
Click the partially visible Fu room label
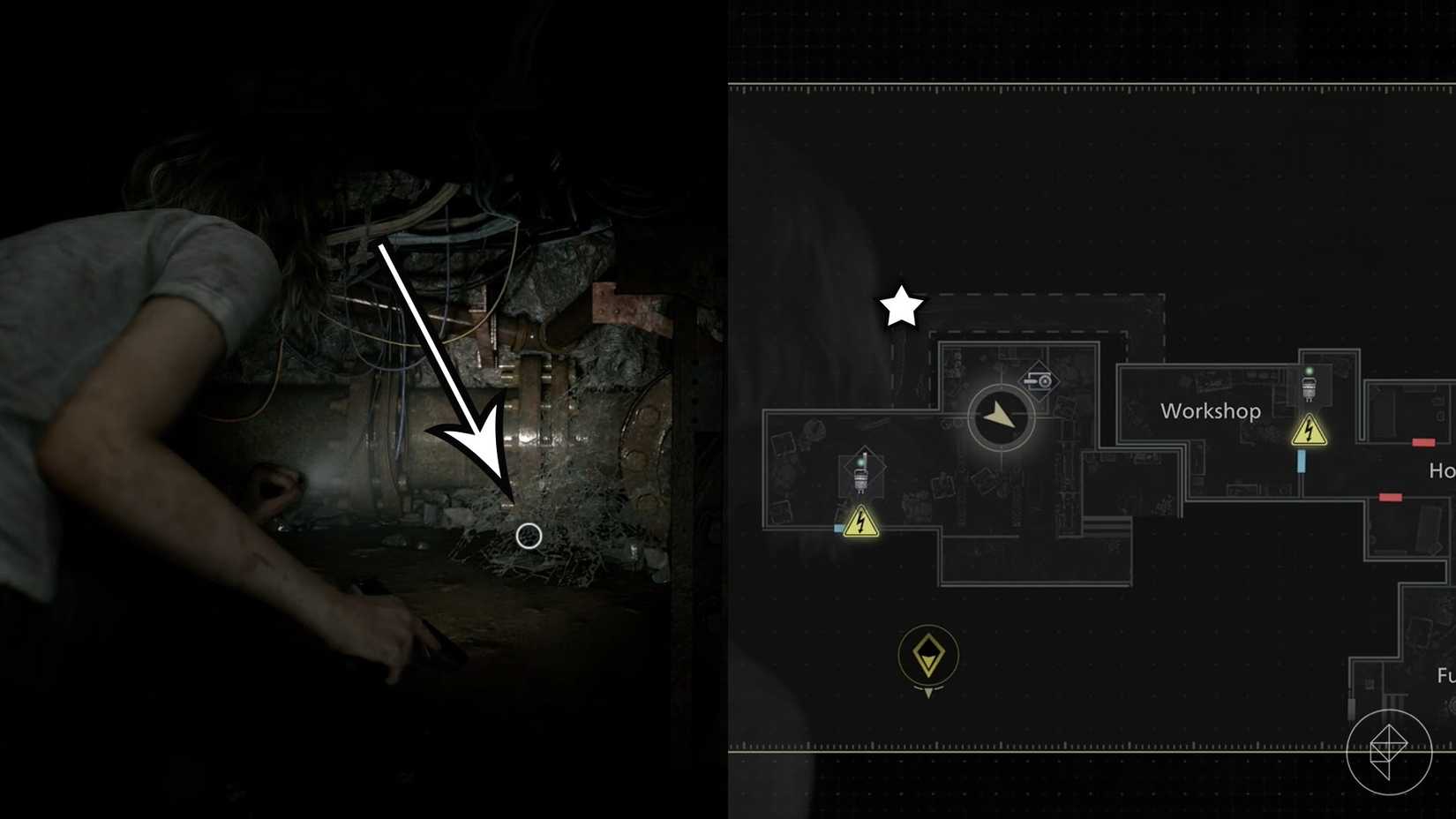pyautogui.click(x=1445, y=672)
